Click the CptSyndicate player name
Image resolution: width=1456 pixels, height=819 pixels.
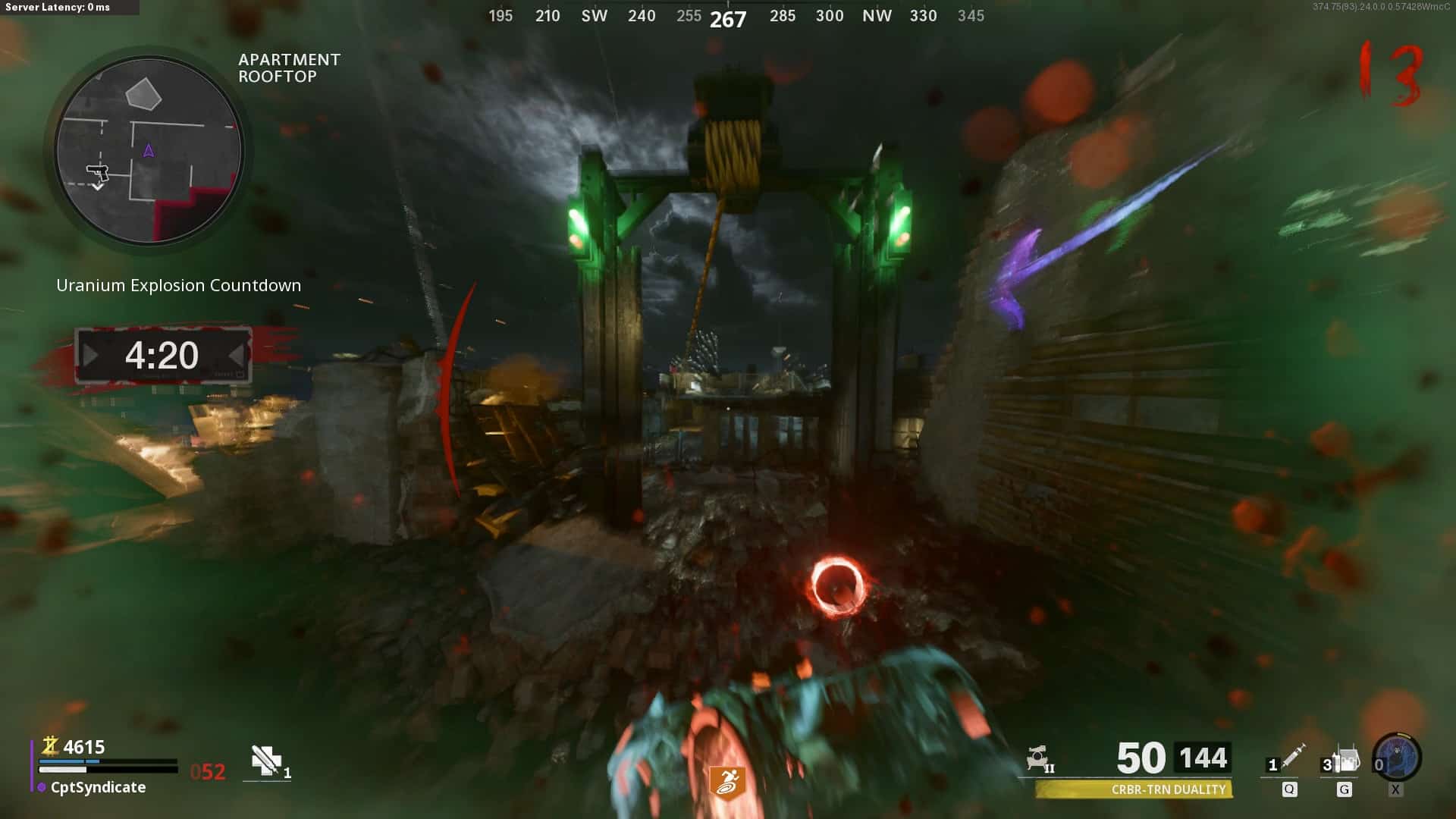98,787
